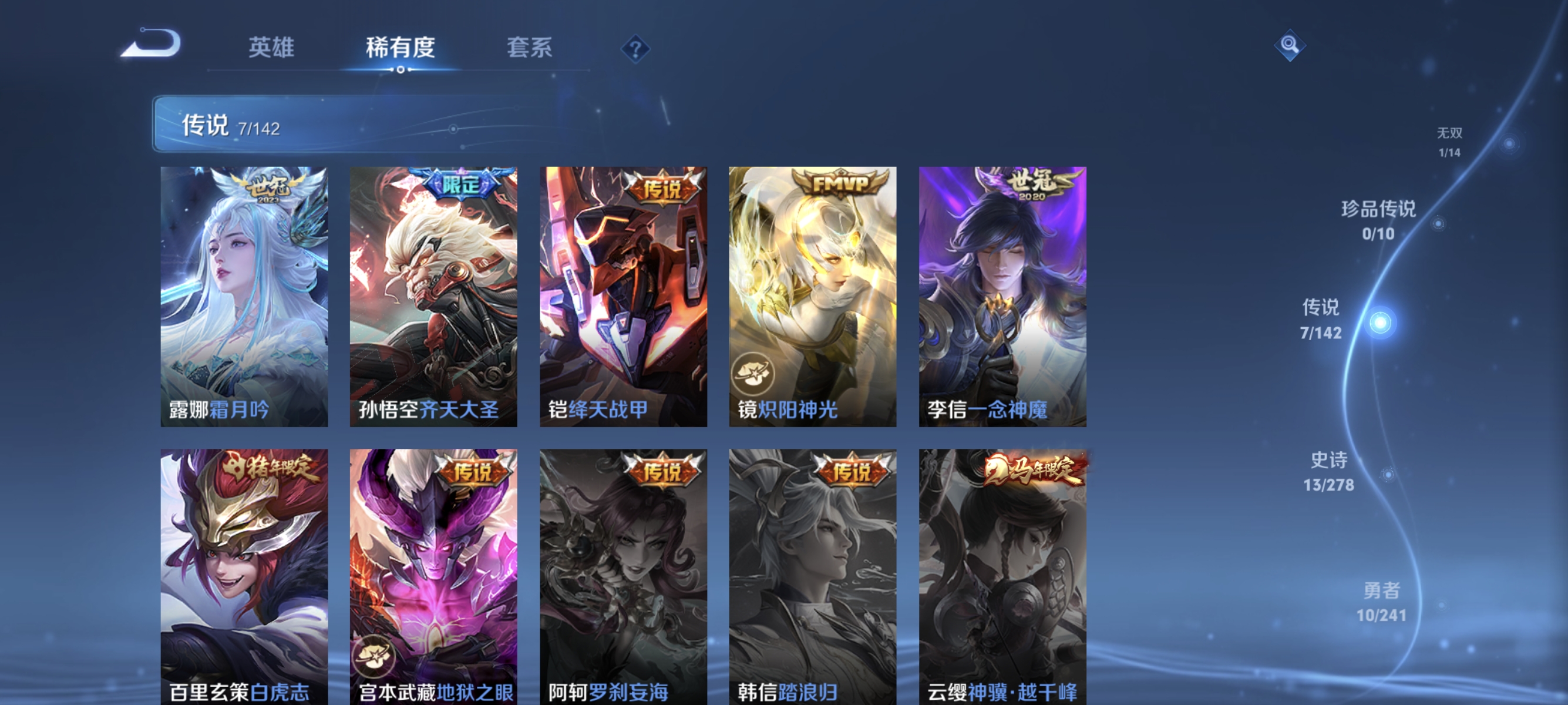This screenshot has width=1568, height=705.
Task: Click the 传说 badge on 铠绛天战甲 card
Action: (664, 187)
